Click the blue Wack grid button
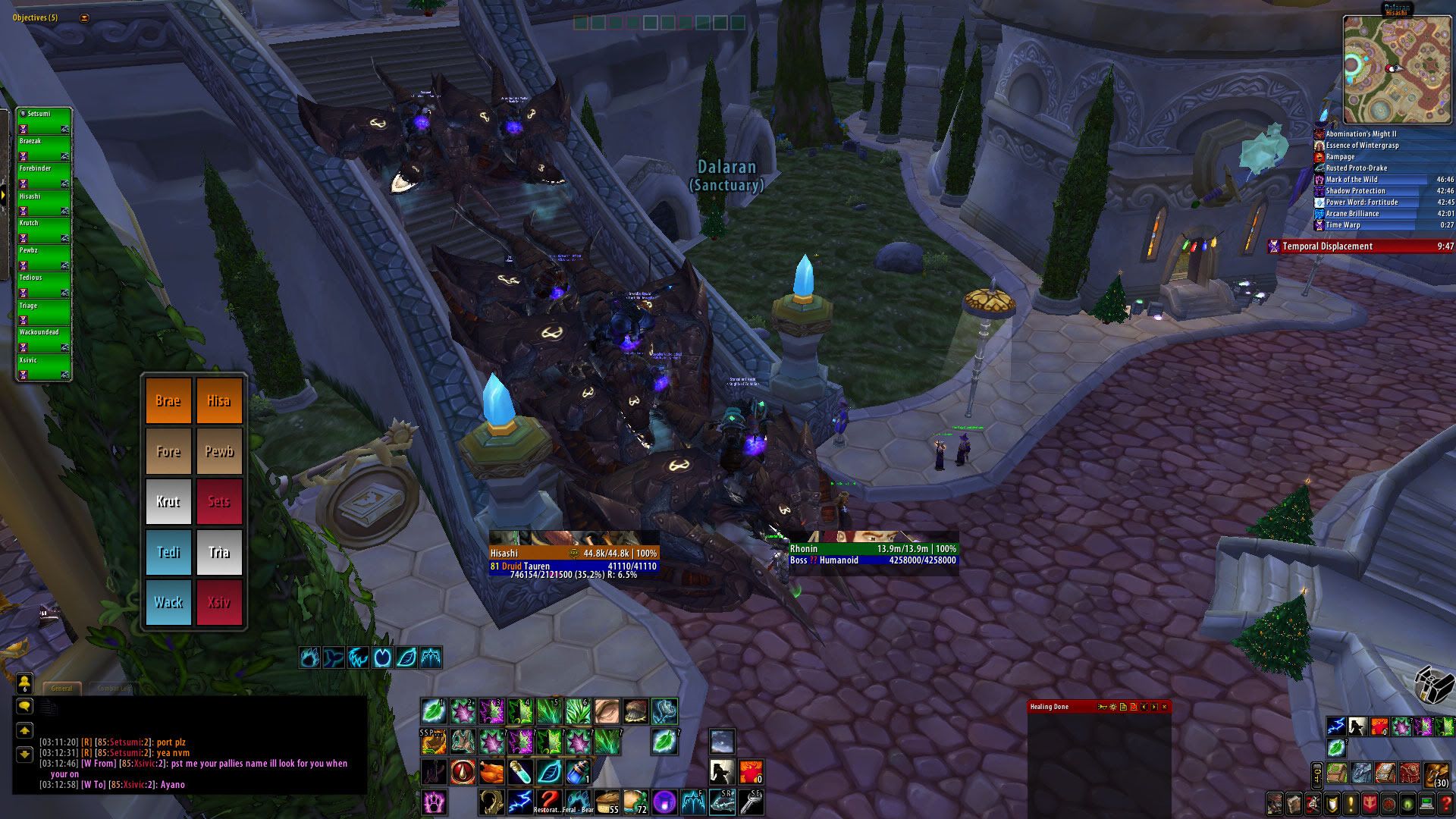The height and width of the screenshot is (819, 1456). click(168, 602)
